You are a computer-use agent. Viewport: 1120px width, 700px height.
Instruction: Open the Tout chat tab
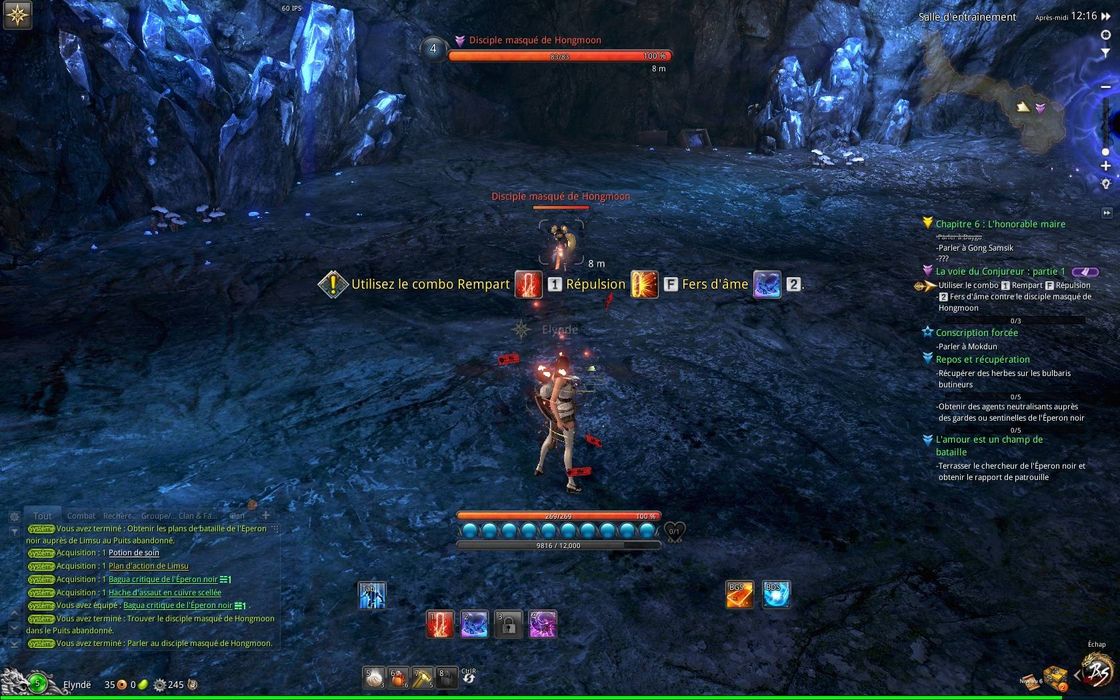43,516
